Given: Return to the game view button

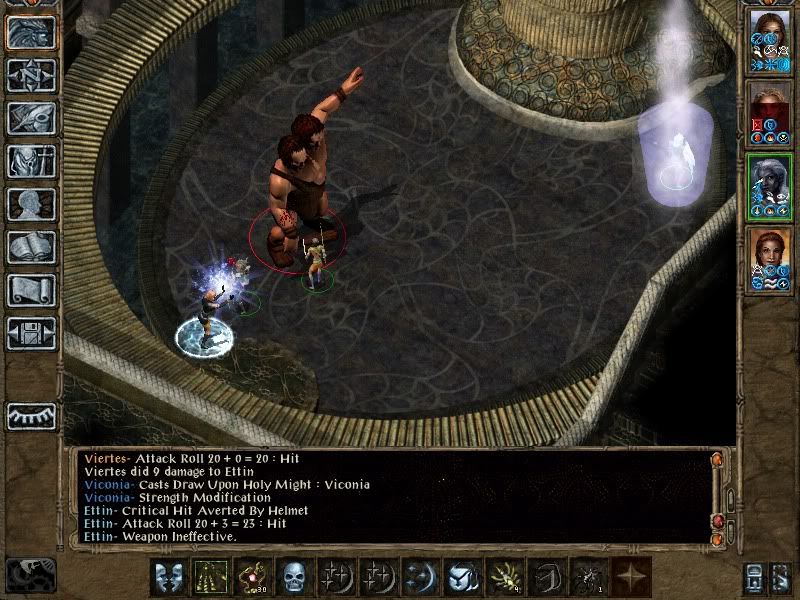Looking at the screenshot, I should 31,32.
